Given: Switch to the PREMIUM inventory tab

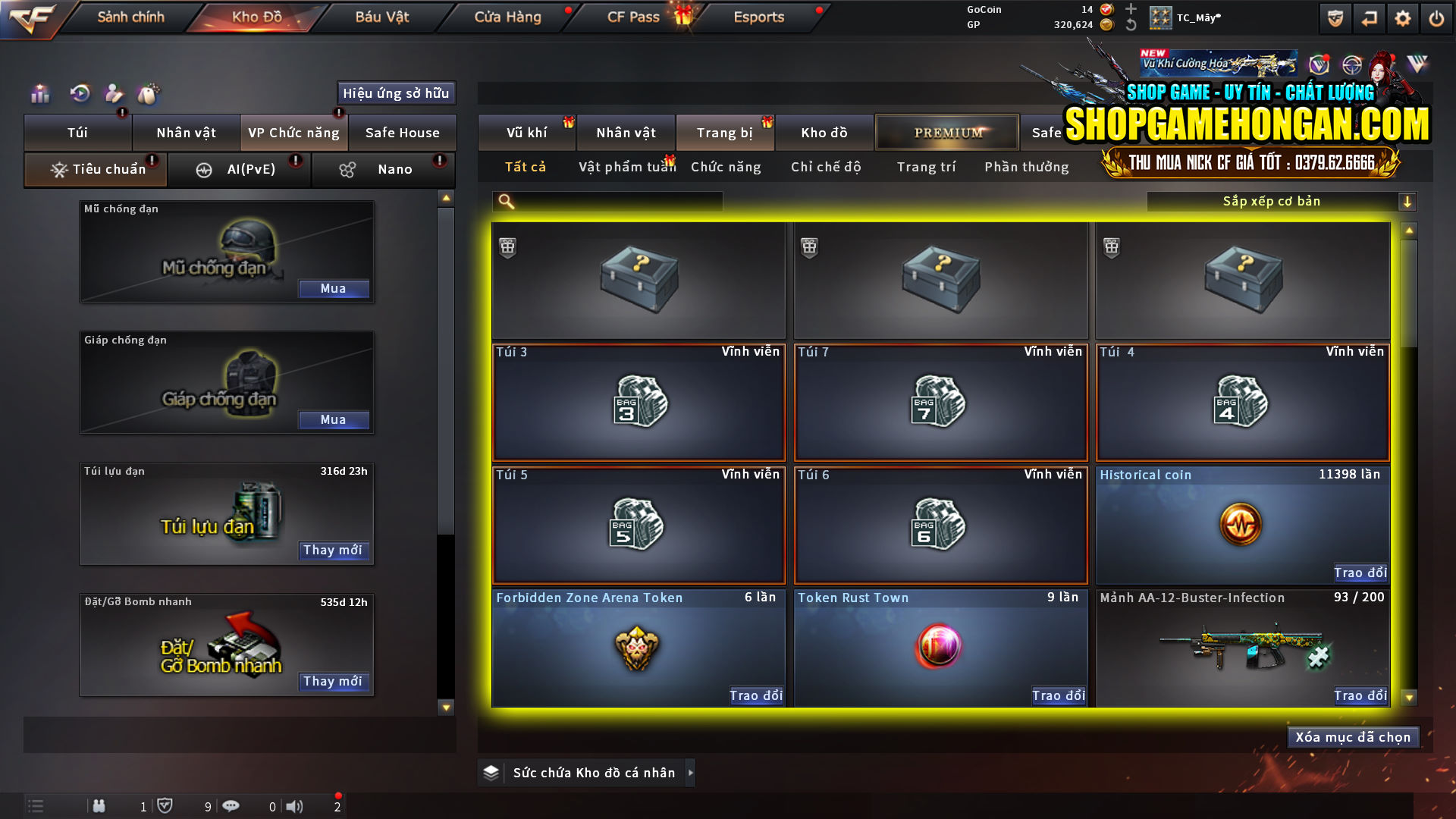Looking at the screenshot, I should [x=946, y=132].
